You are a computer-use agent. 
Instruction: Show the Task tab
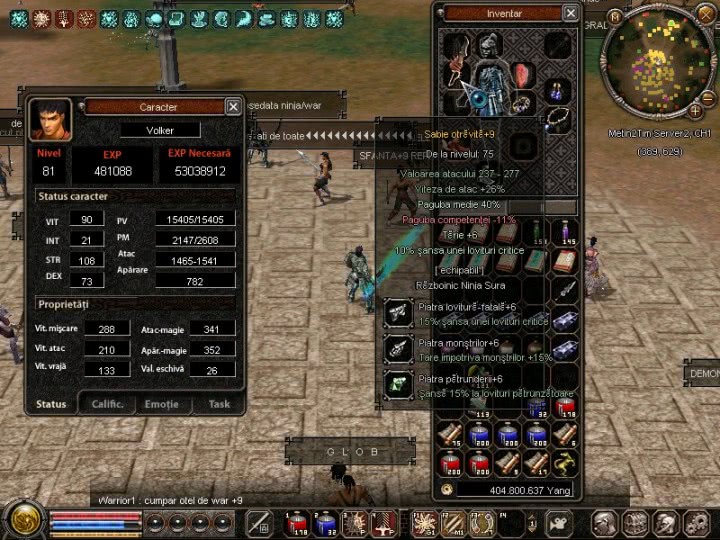pos(219,404)
